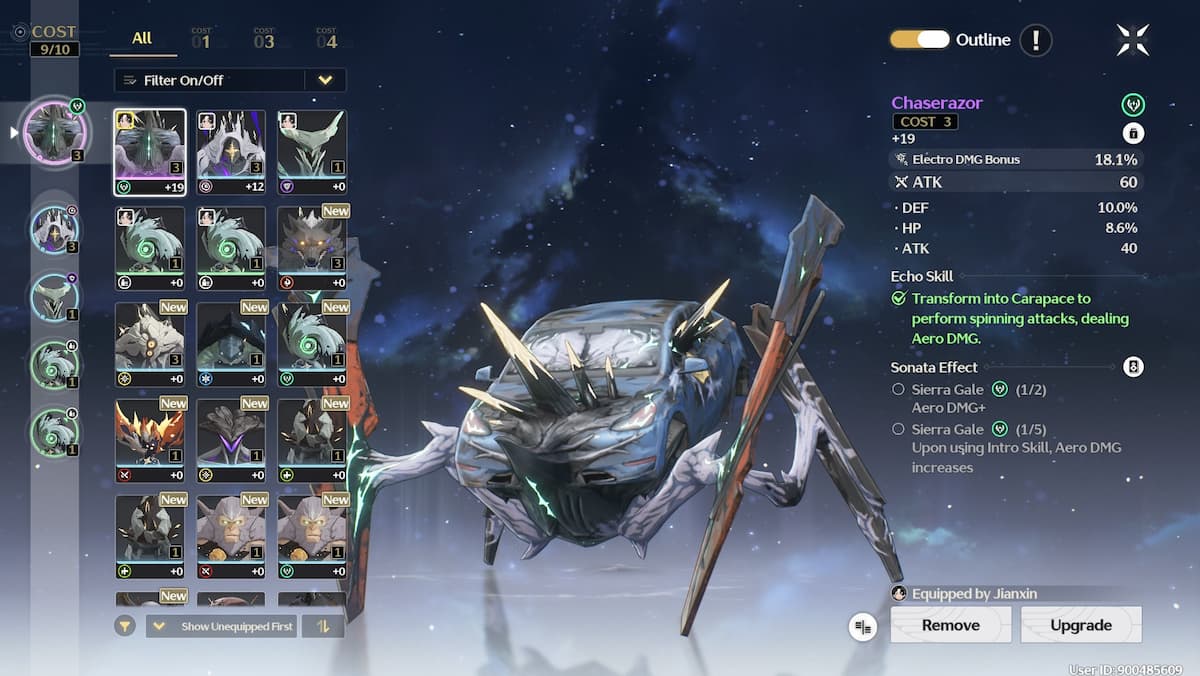Image resolution: width=1200 pixels, height=676 pixels.
Task: Expand the Filter On/Off dropdown arrow
Action: click(325, 80)
